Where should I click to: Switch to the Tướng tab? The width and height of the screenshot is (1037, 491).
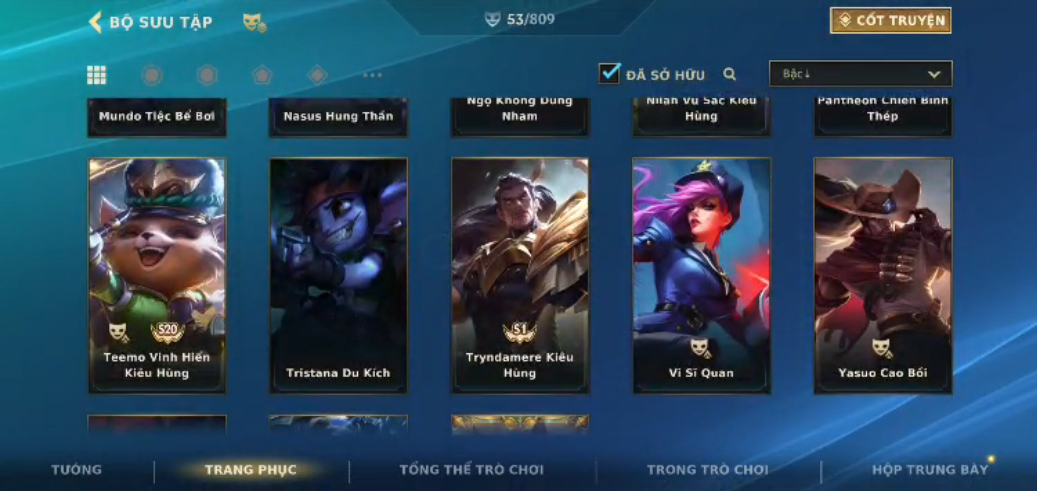(77, 470)
